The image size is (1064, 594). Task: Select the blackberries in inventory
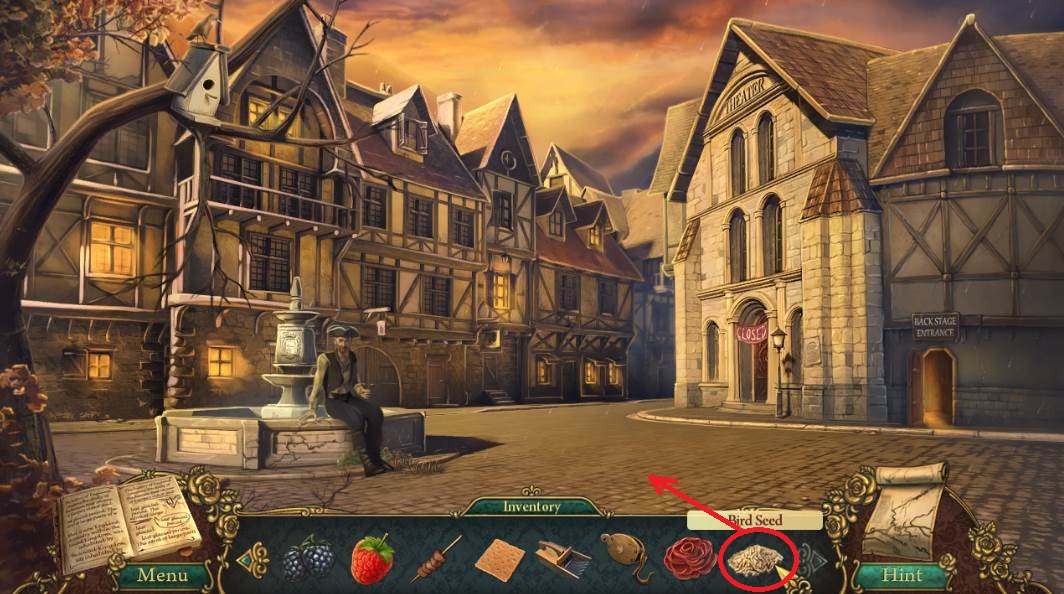tap(306, 558)
